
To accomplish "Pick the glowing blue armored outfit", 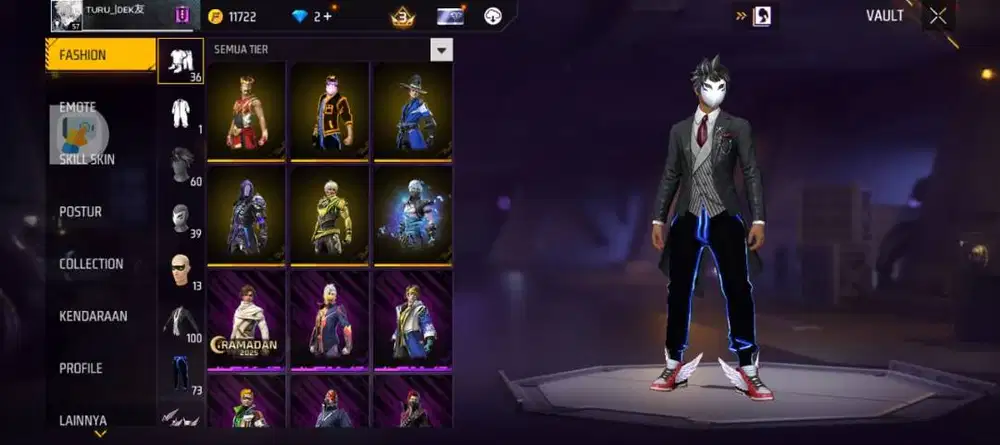I will pyautogui.click(x=412, y=214).
